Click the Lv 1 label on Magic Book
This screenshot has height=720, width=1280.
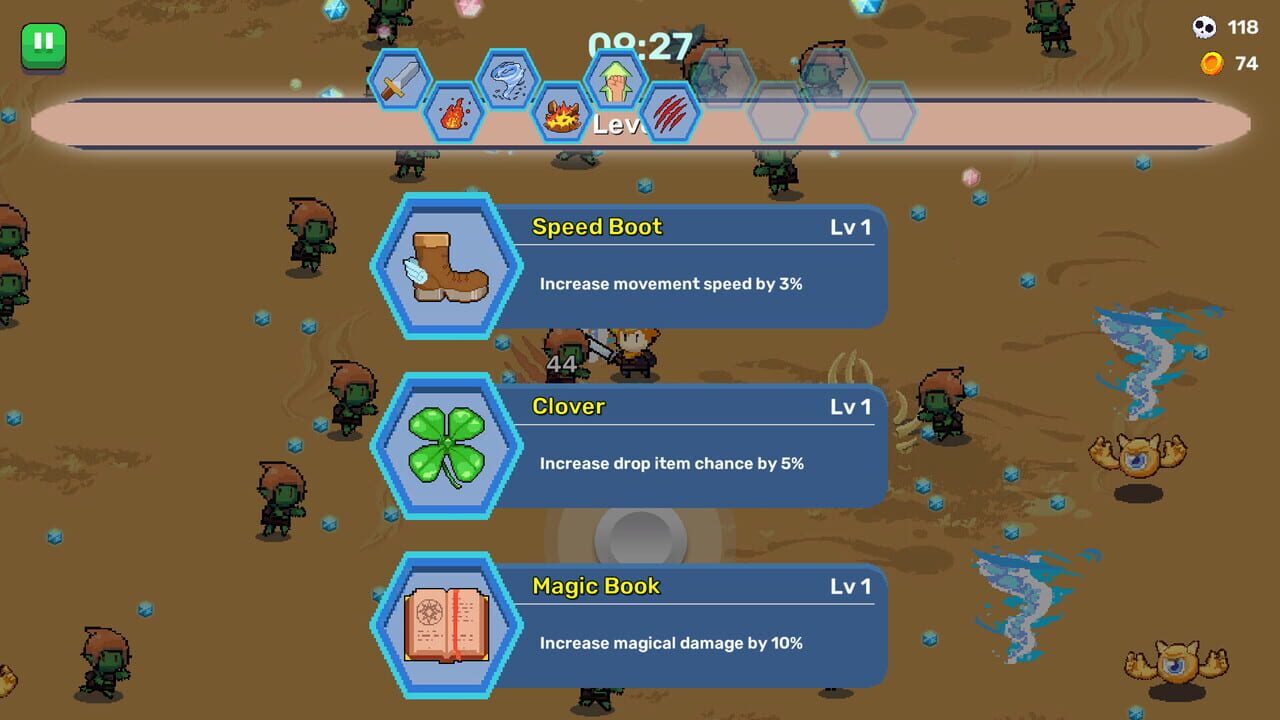pos(852,586)
